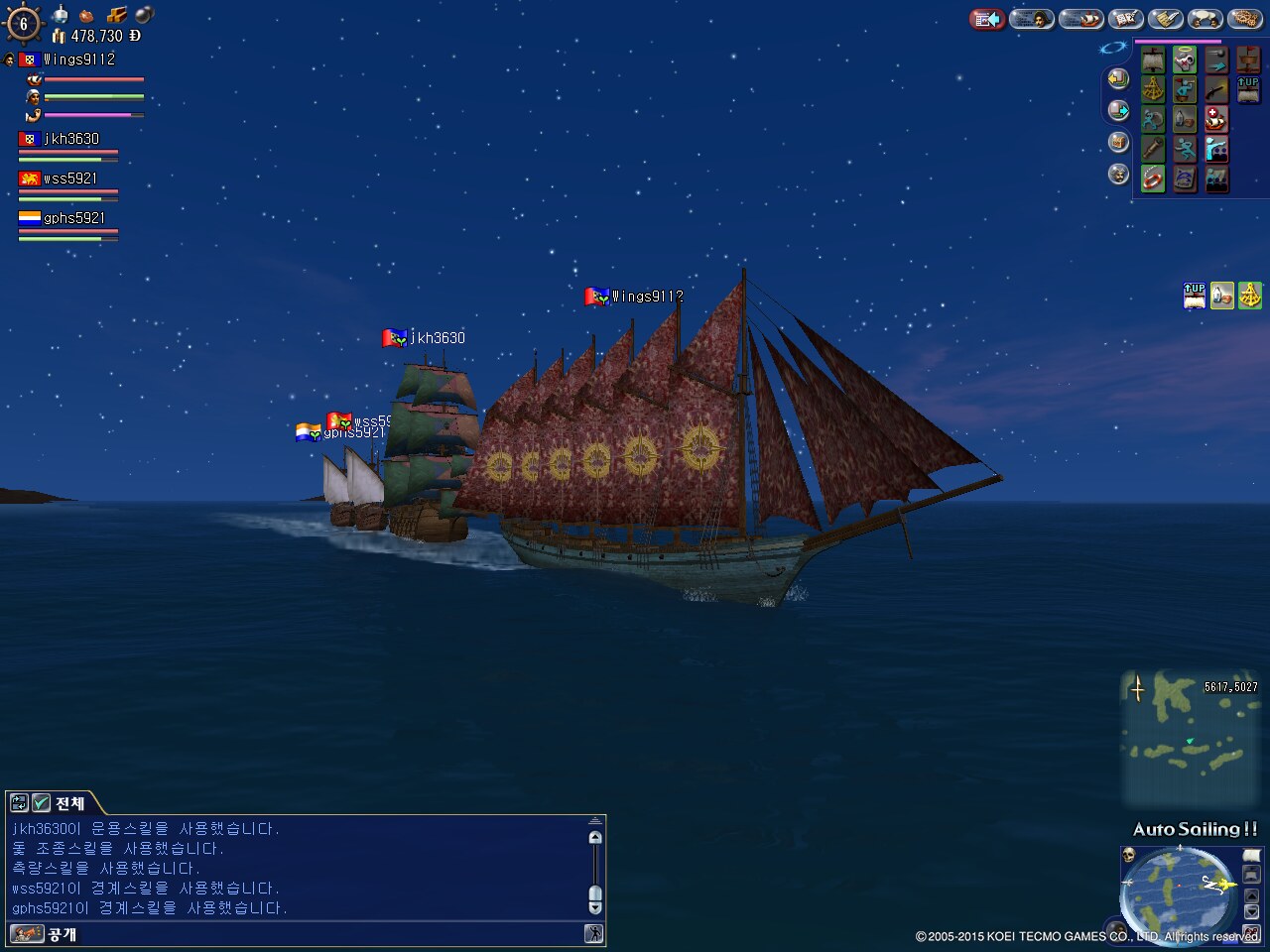
Task: Select fleet member jkh3630 in the list
Action: point(69,139)
